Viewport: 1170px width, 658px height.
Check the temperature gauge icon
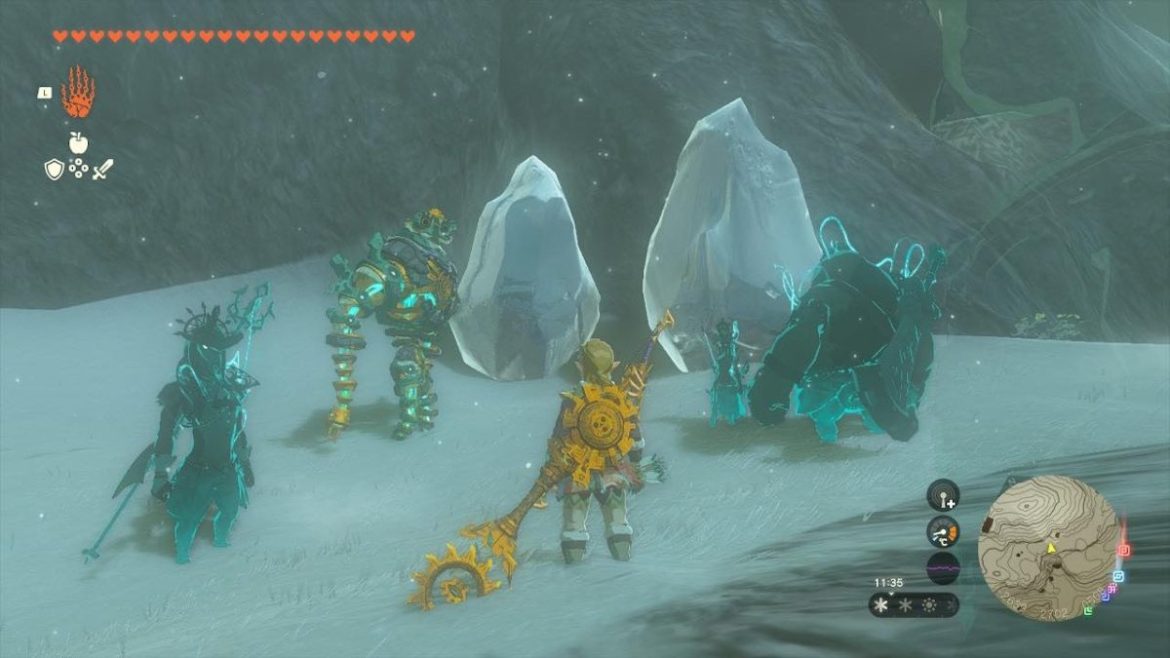(x=943, y=531)
